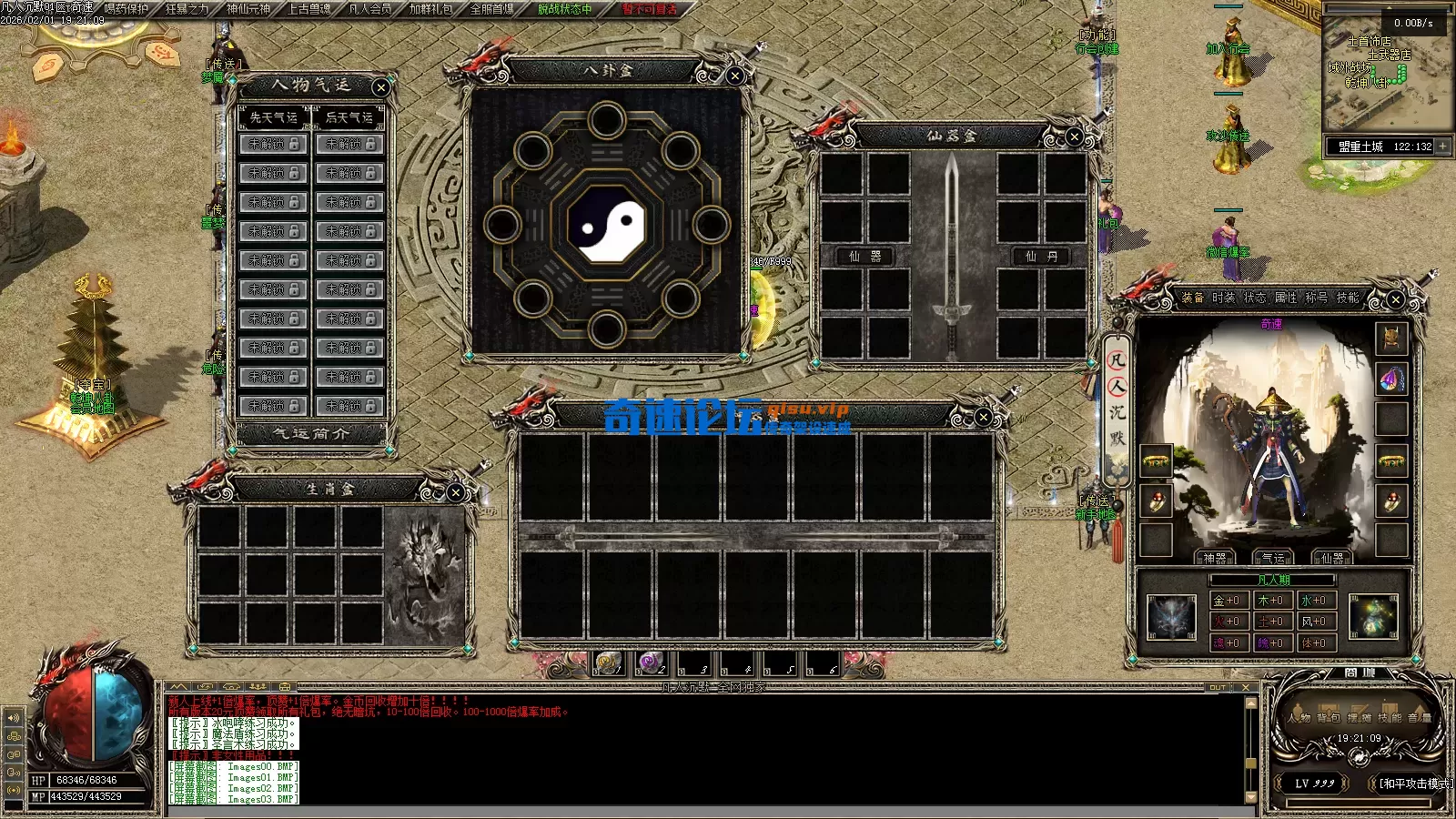Toggle the 和平攻击模式 attack mode
This screenshot has width=1456, height=819.
1414,784
